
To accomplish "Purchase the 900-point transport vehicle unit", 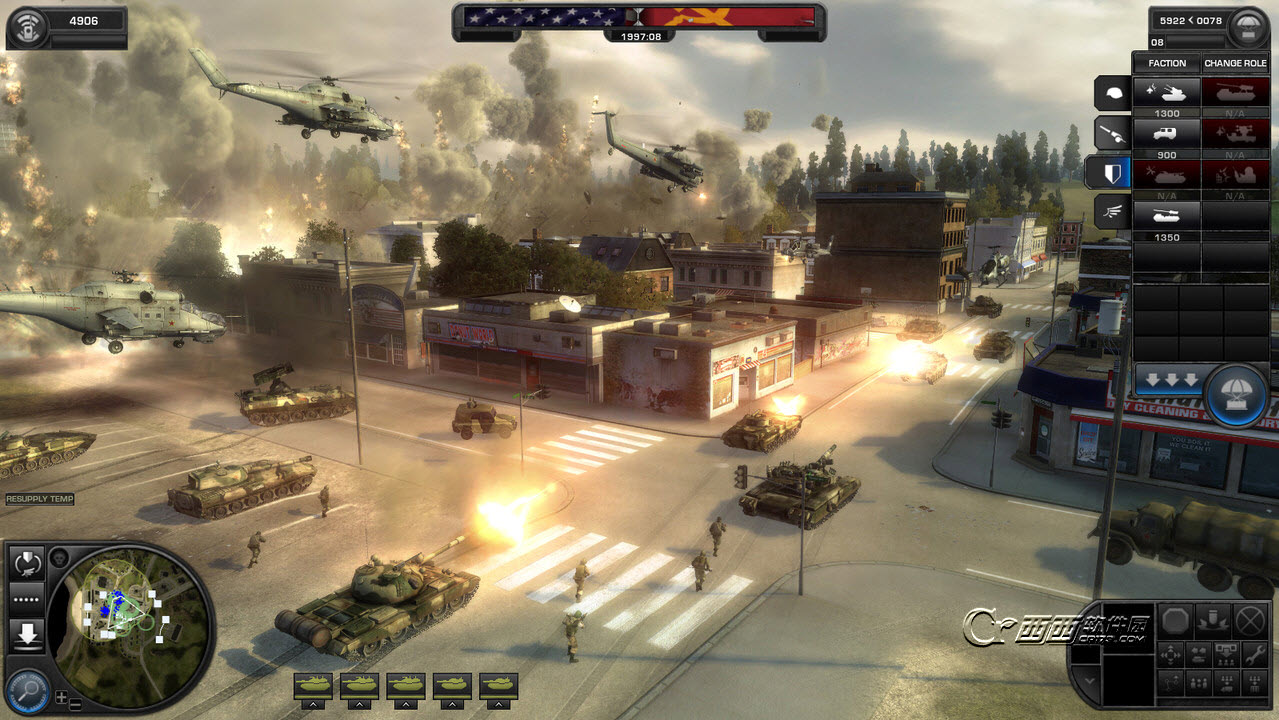I will (x=1166, y=135).
